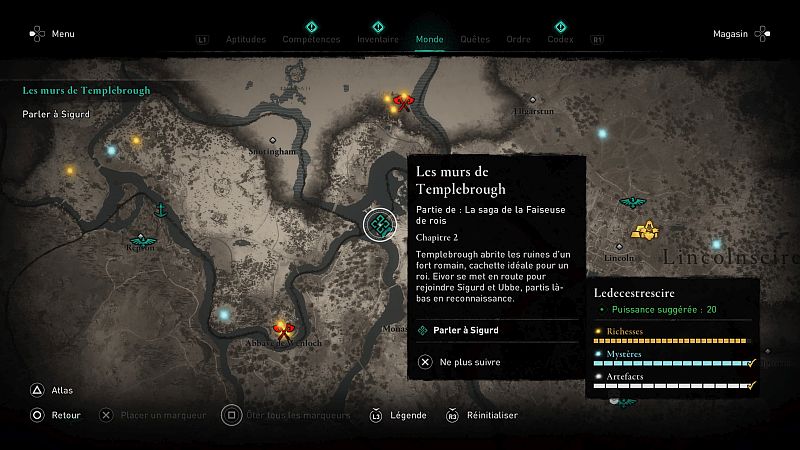This screenshot has width=800, height=450.
Task: Open tracked quest Les murs de Templebrough header
Action: (x=87, y=90)
